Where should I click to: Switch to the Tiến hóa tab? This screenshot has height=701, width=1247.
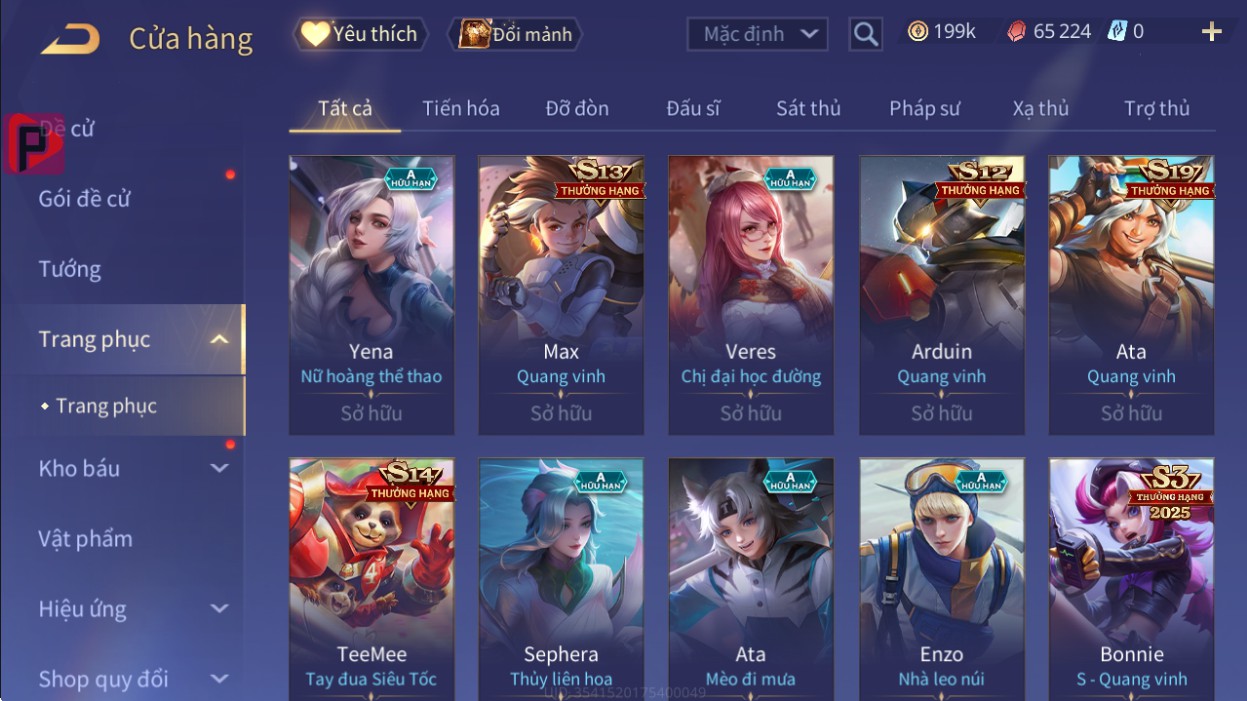pos(460,108)
